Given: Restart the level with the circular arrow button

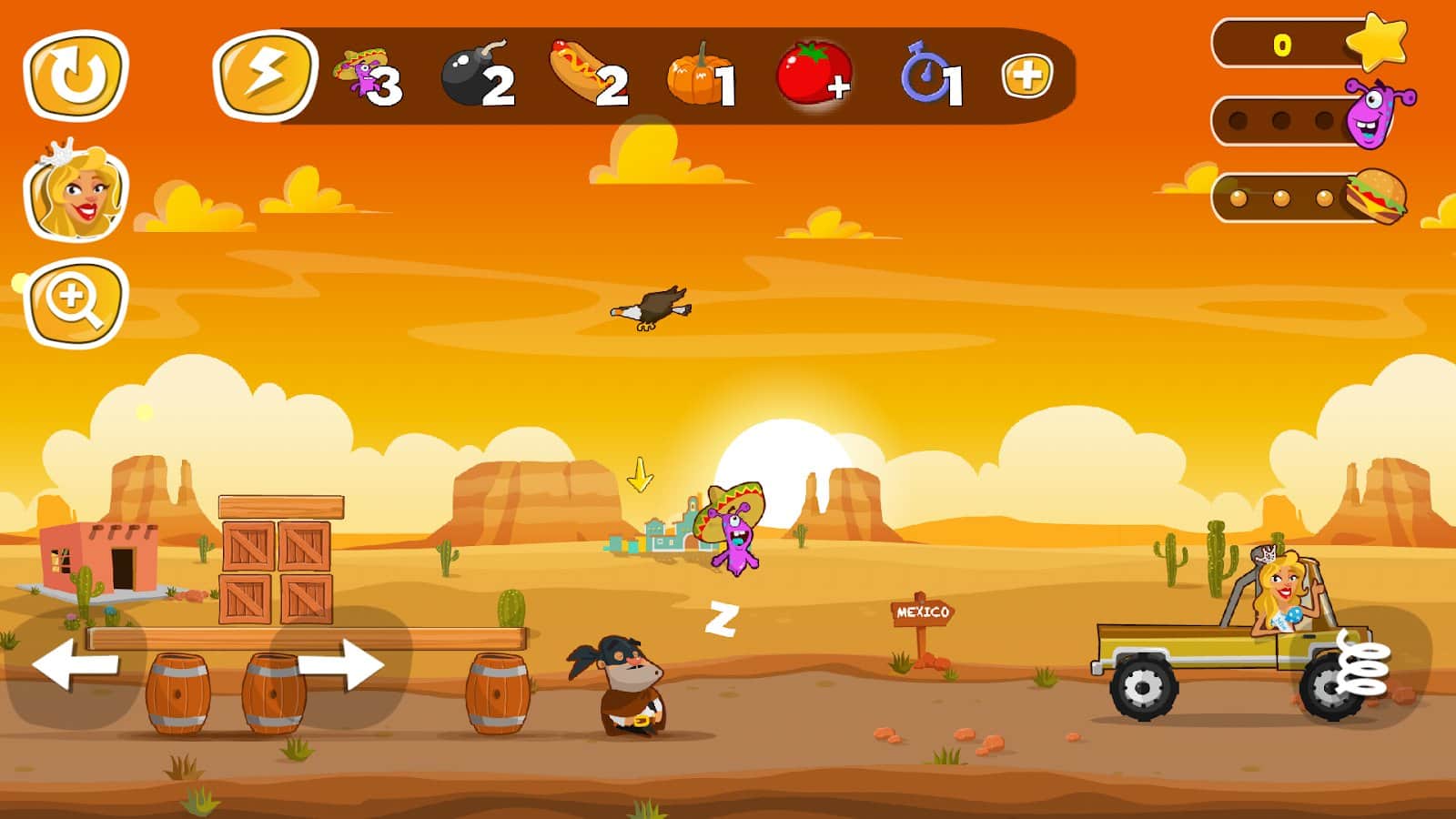Looking at the screenshot, I should coord(76,76).
